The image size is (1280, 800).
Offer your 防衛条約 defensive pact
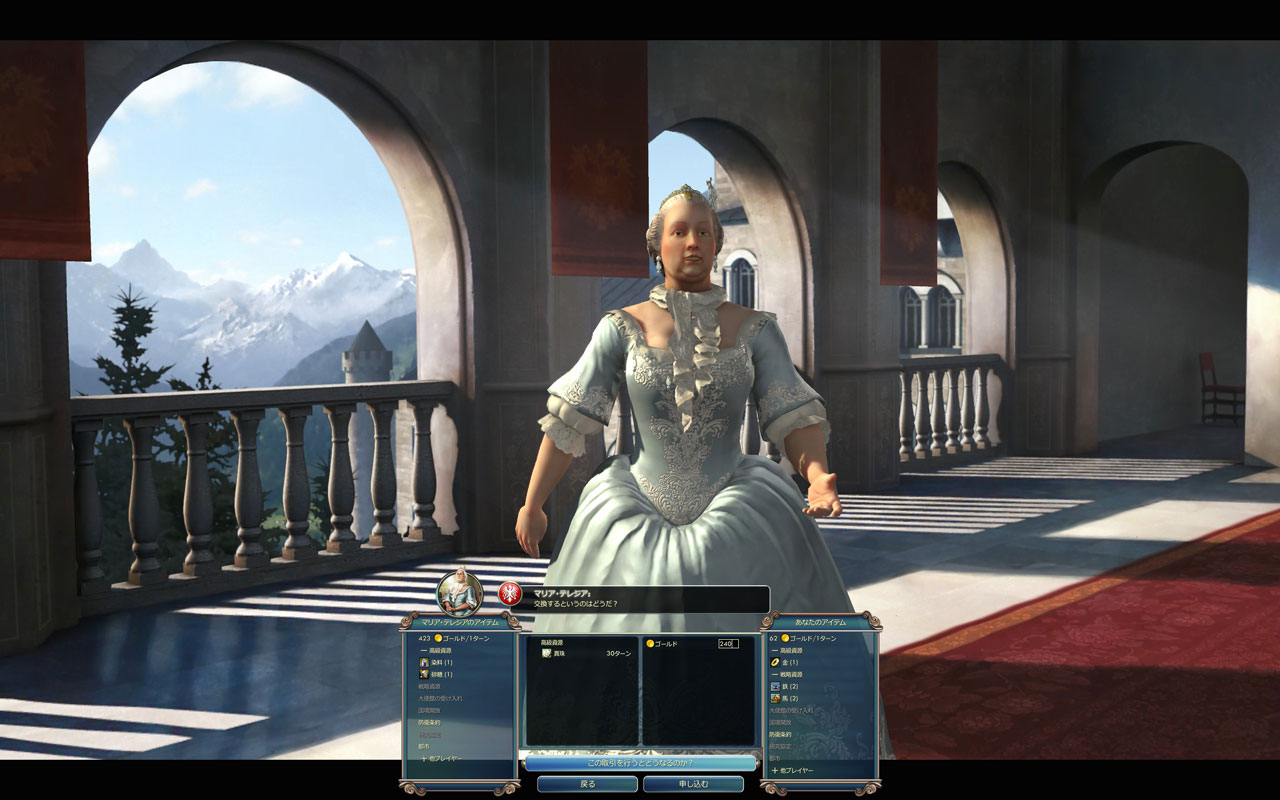click(x=780, y=734)
